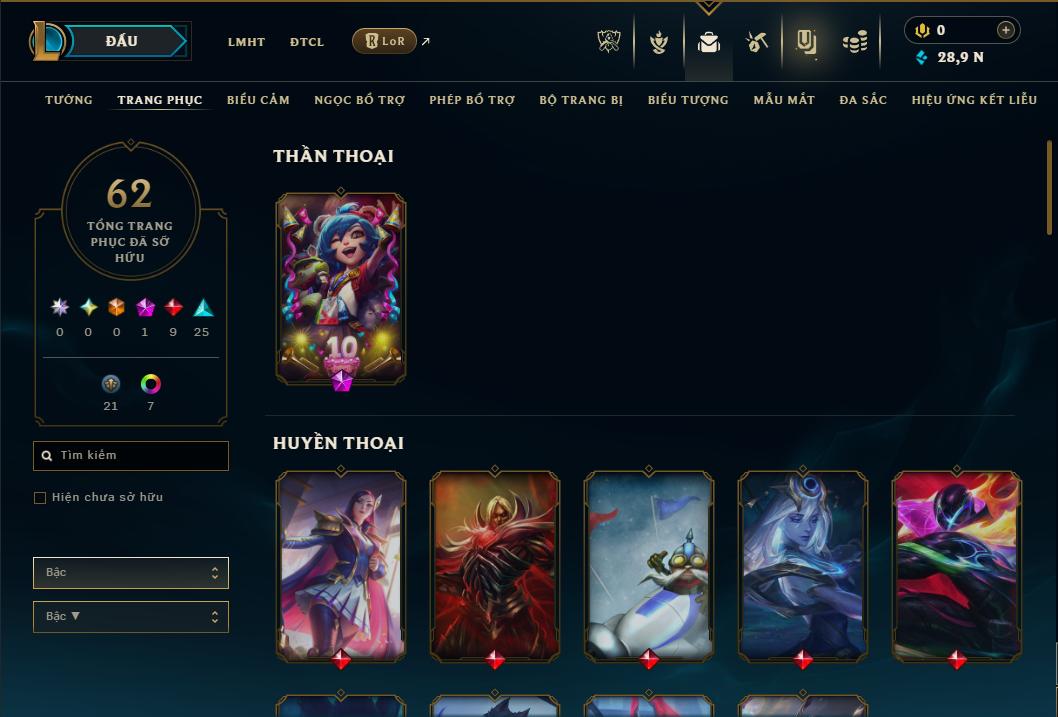Open the LMHT section
The width and height of the screenshot is (1058, 717).
(246, 42)
